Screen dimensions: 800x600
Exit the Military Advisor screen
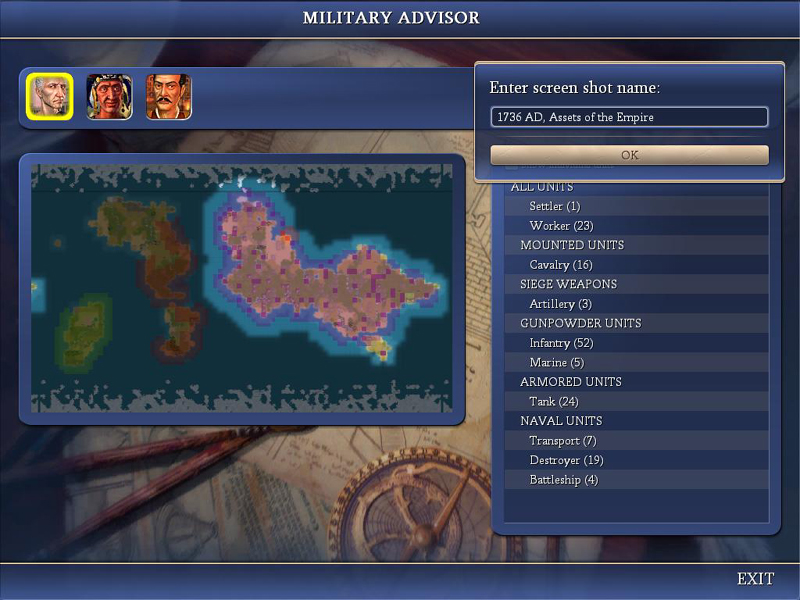click(755, 579)
